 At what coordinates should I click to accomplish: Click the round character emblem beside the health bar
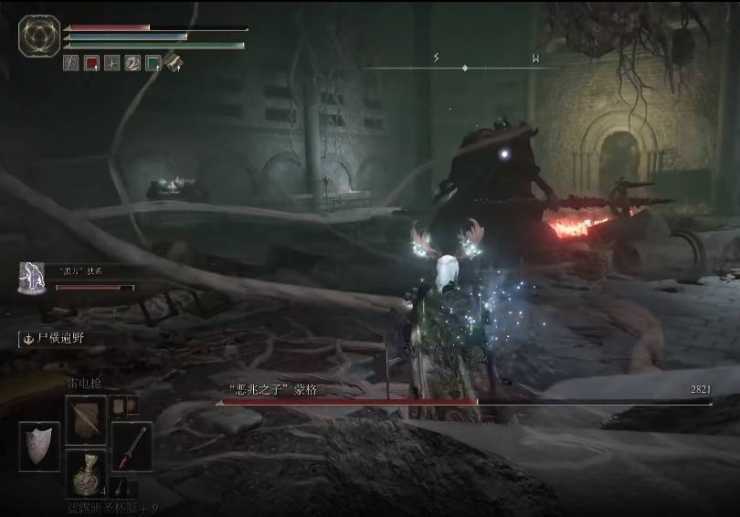coord(39,36)
